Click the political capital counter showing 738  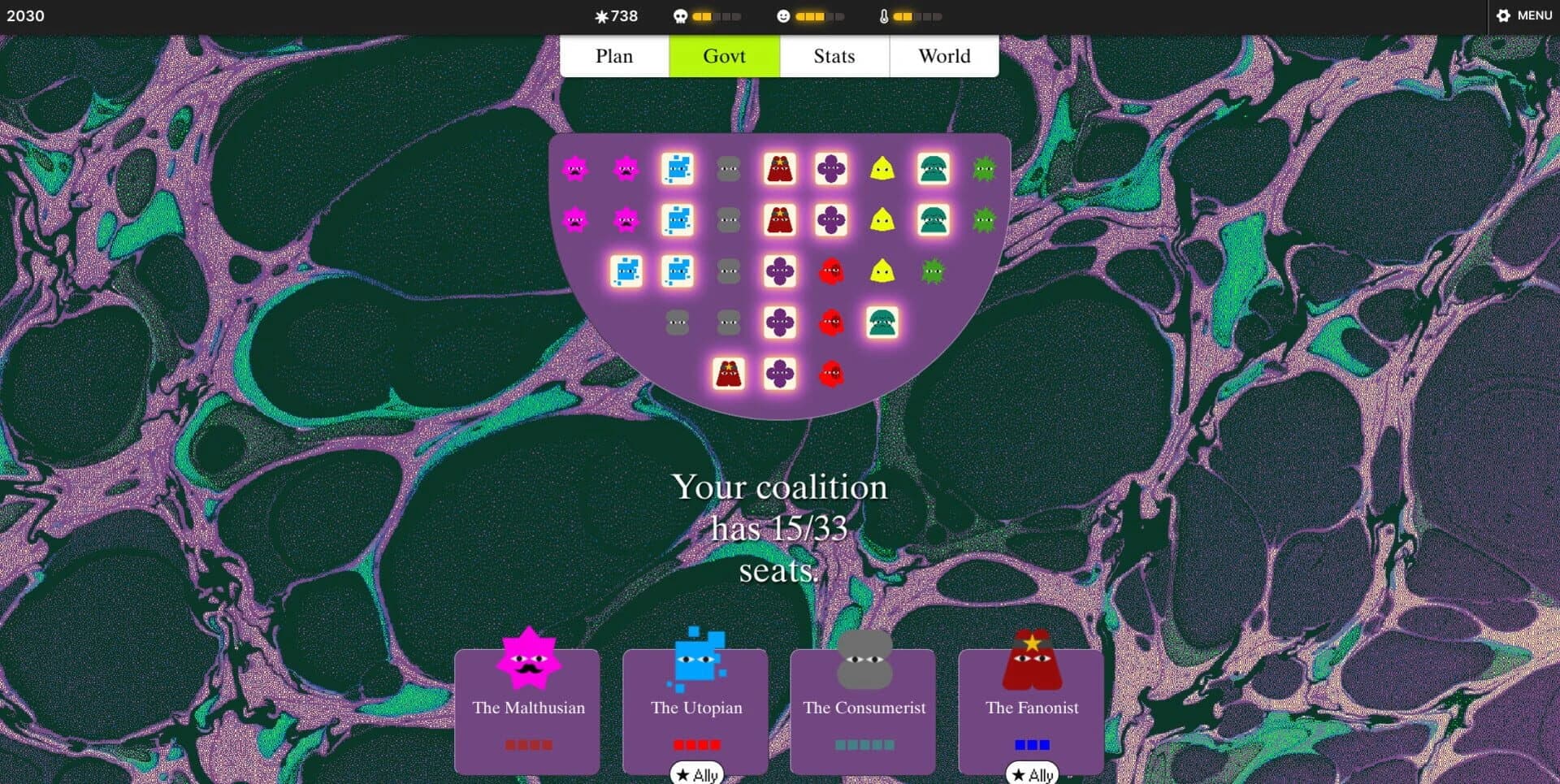click(x=616, y=15)
